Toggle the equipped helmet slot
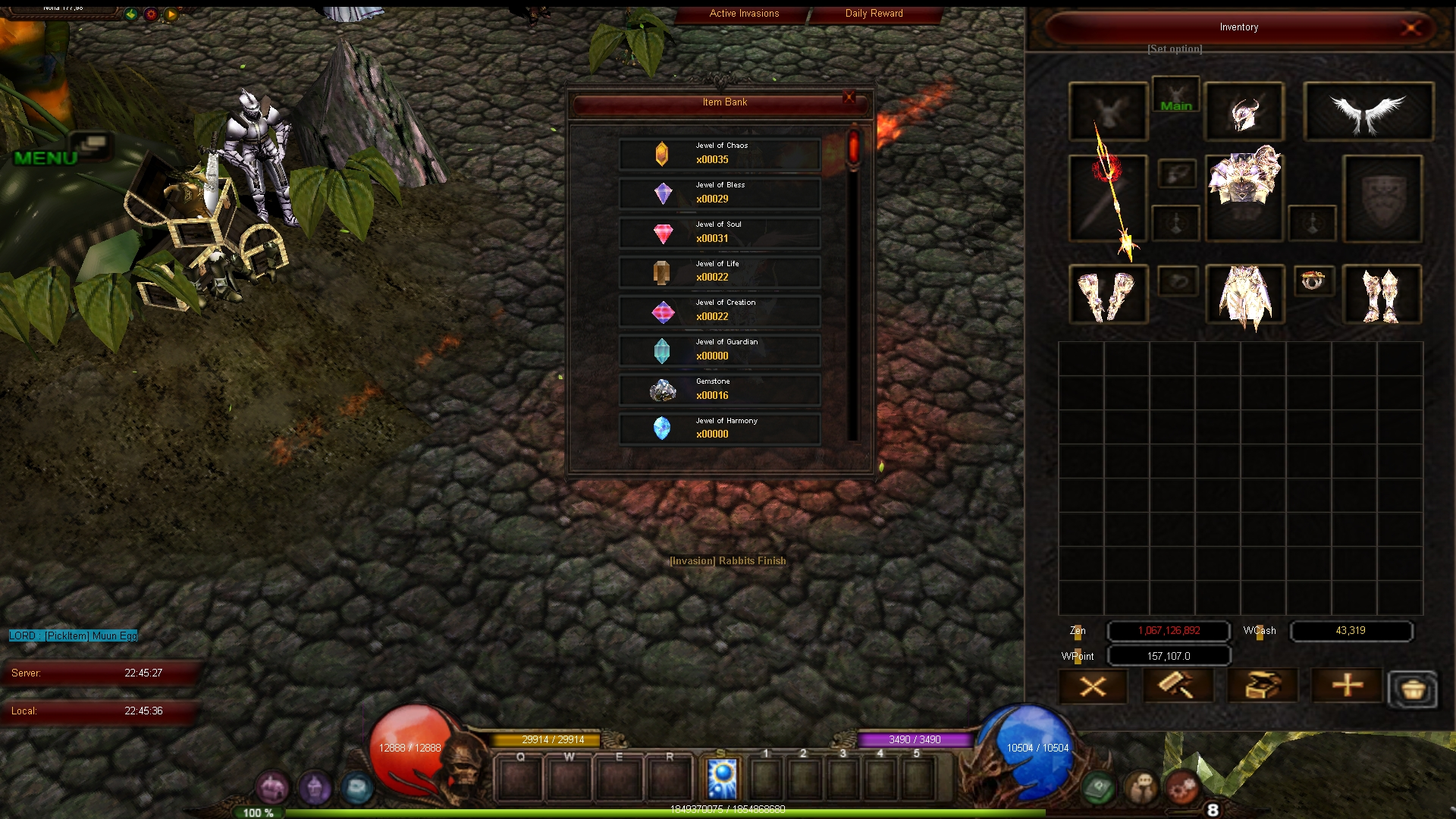The width and height of the screenshot is (1456, 819). point(1244,111)
